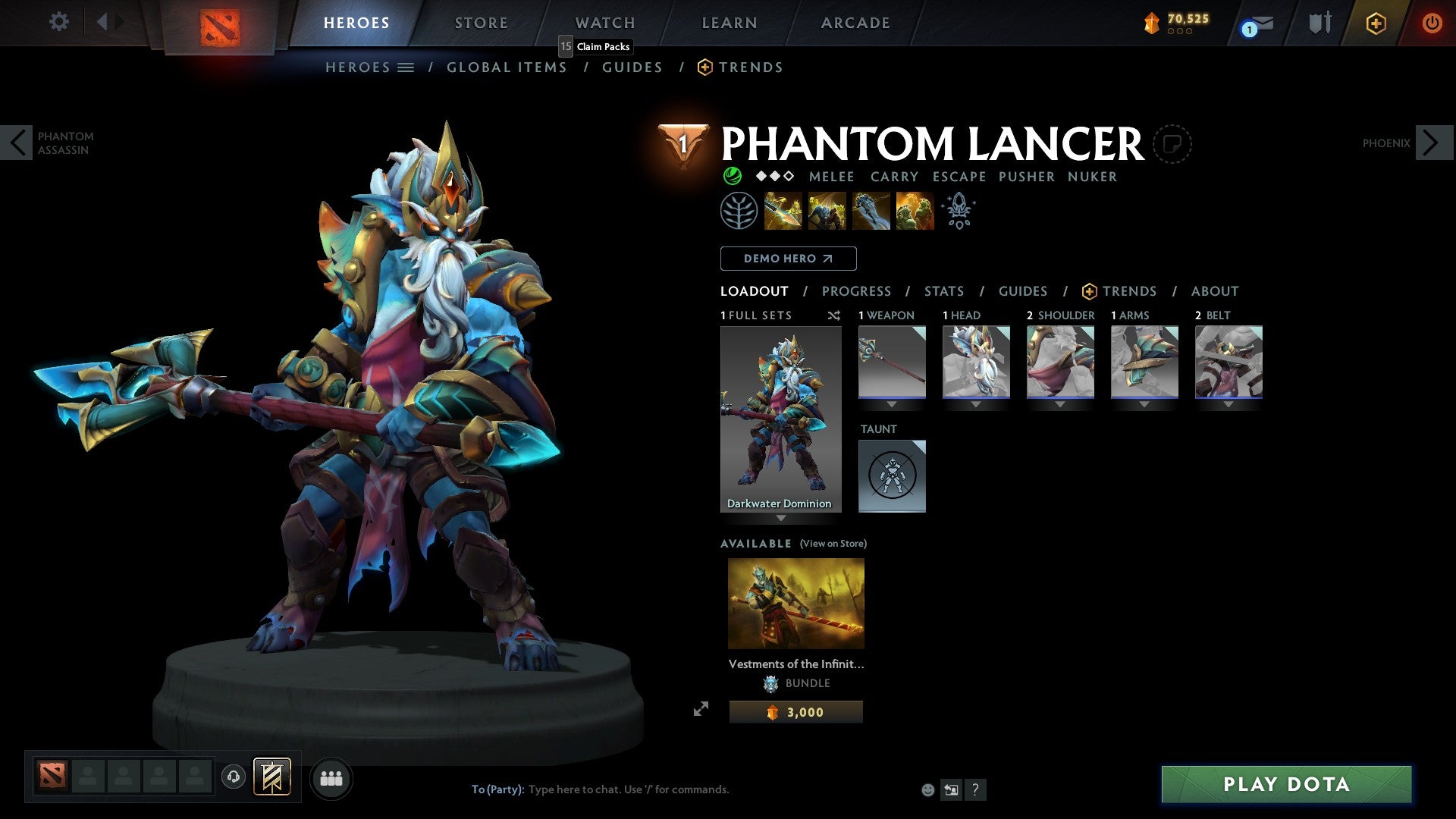Viewport: 1456px width, 819px height.
Task: Toggle the hero notes icon beside hero name
Action: tap(1173, 144)
